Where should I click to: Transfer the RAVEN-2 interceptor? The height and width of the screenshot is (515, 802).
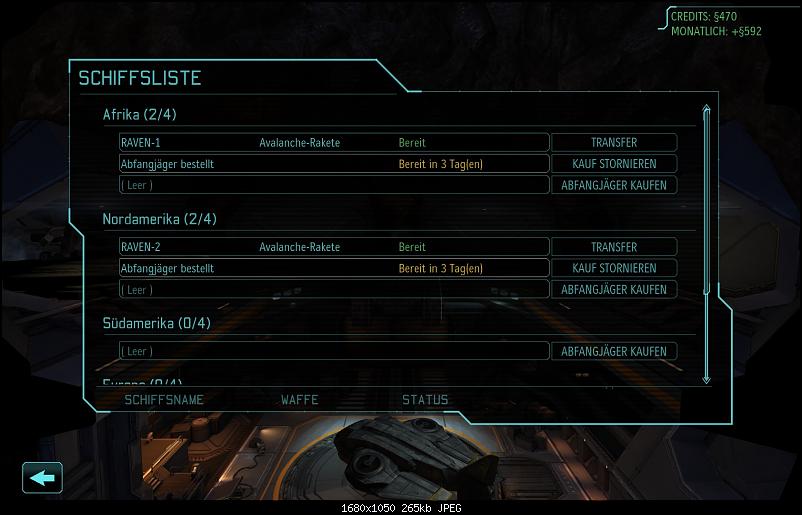tap(614, 247)
